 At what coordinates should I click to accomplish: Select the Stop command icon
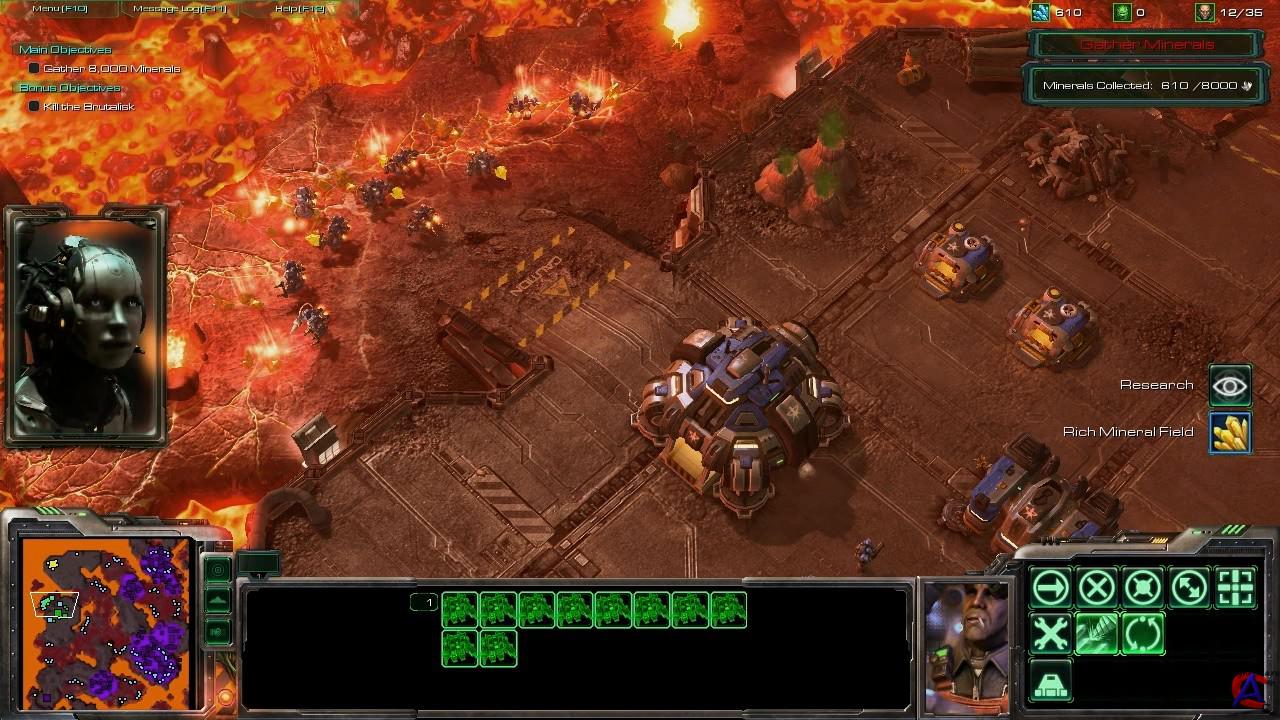pos(1097,588)
